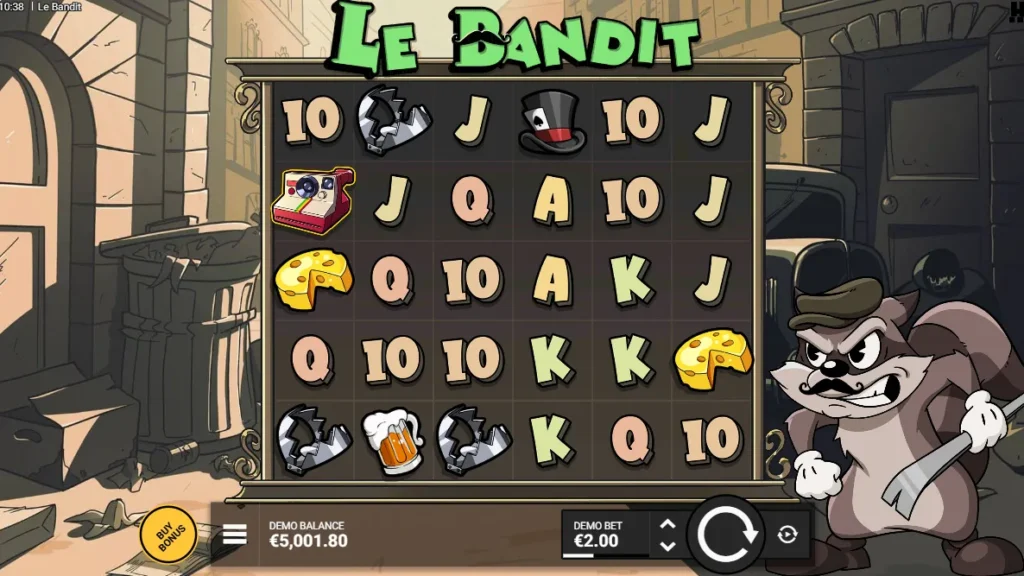Open the hamburger menu

point(234,535)
